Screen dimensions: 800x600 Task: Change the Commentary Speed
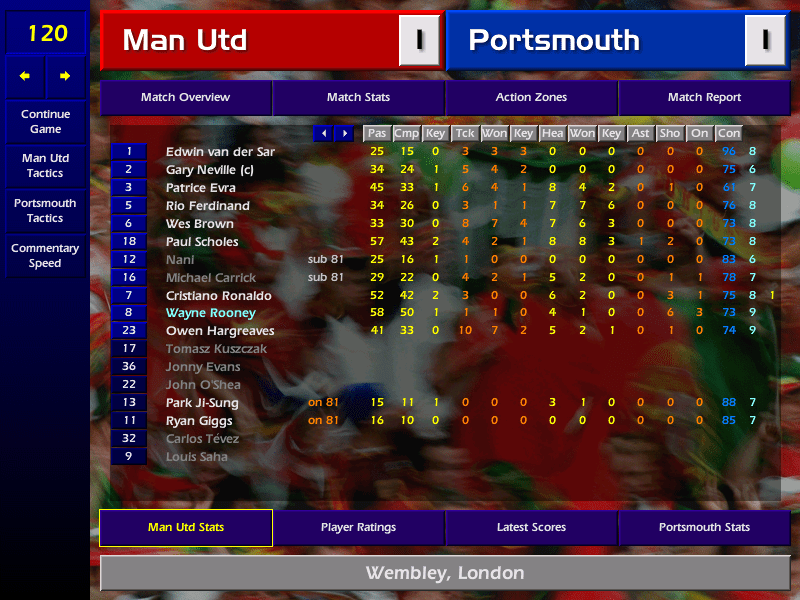[x=45, y=255]
